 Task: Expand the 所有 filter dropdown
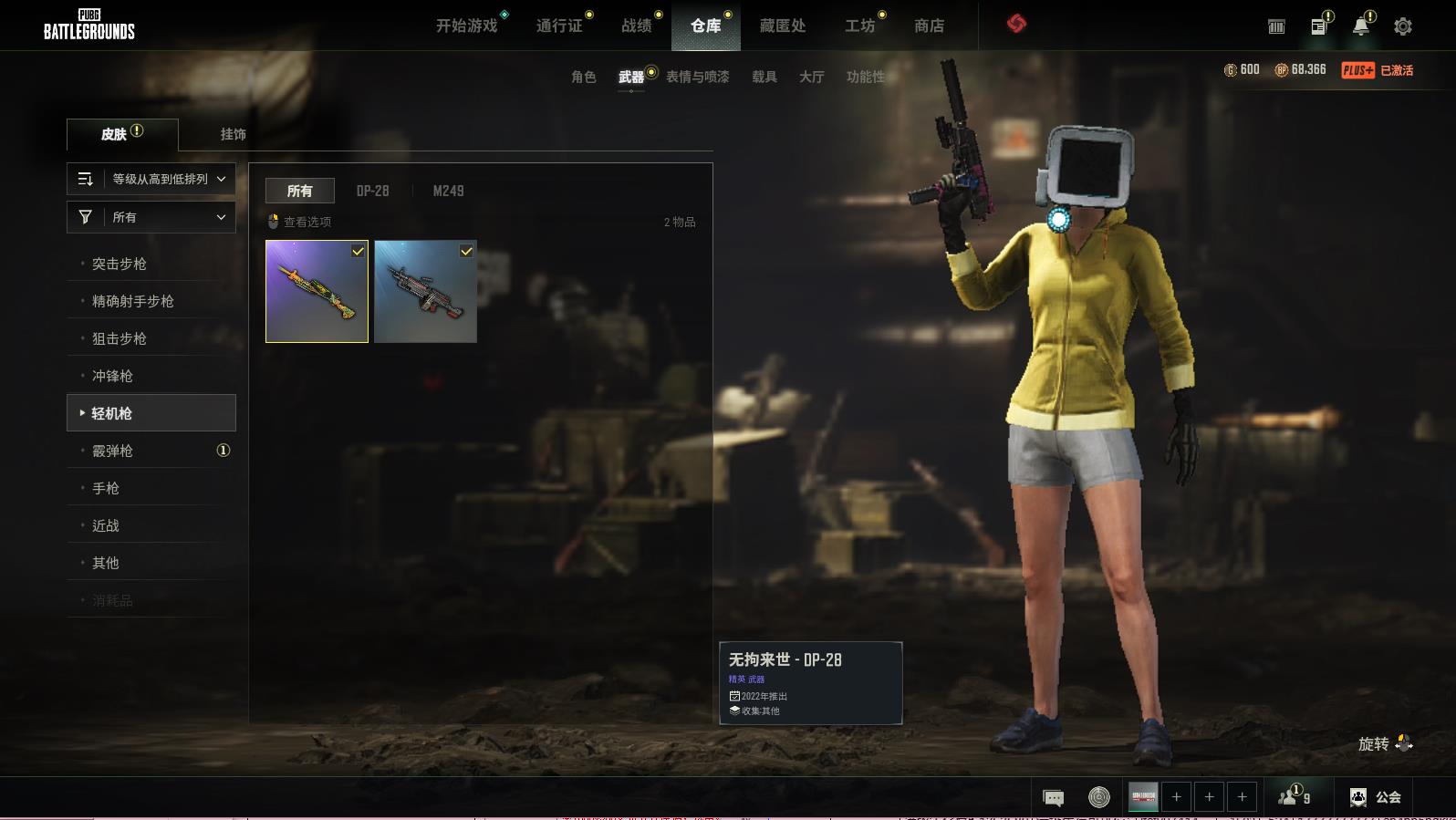(x=151, y=217)
